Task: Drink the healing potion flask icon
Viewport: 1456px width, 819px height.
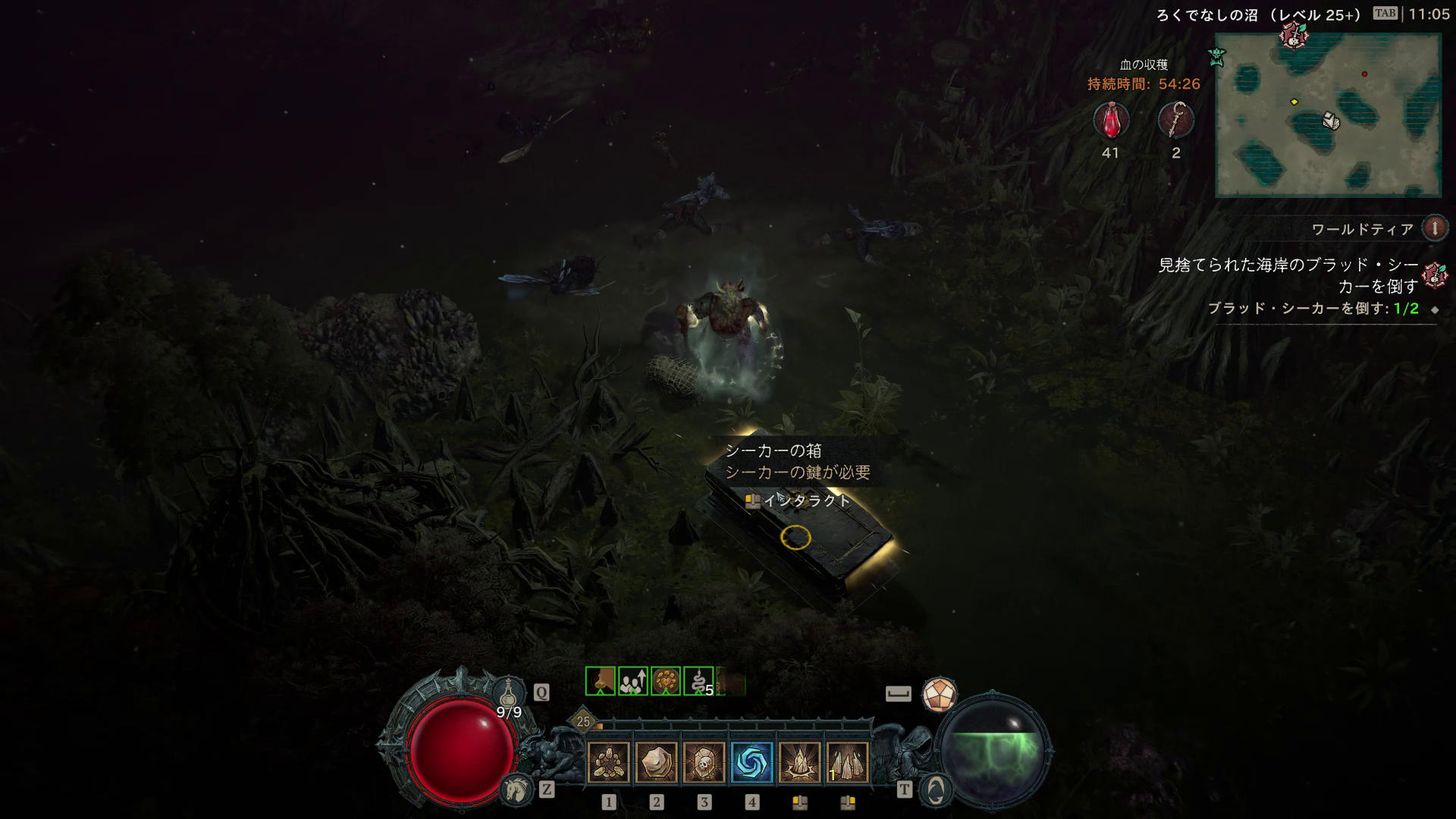Action: click(x=510, y=692)
